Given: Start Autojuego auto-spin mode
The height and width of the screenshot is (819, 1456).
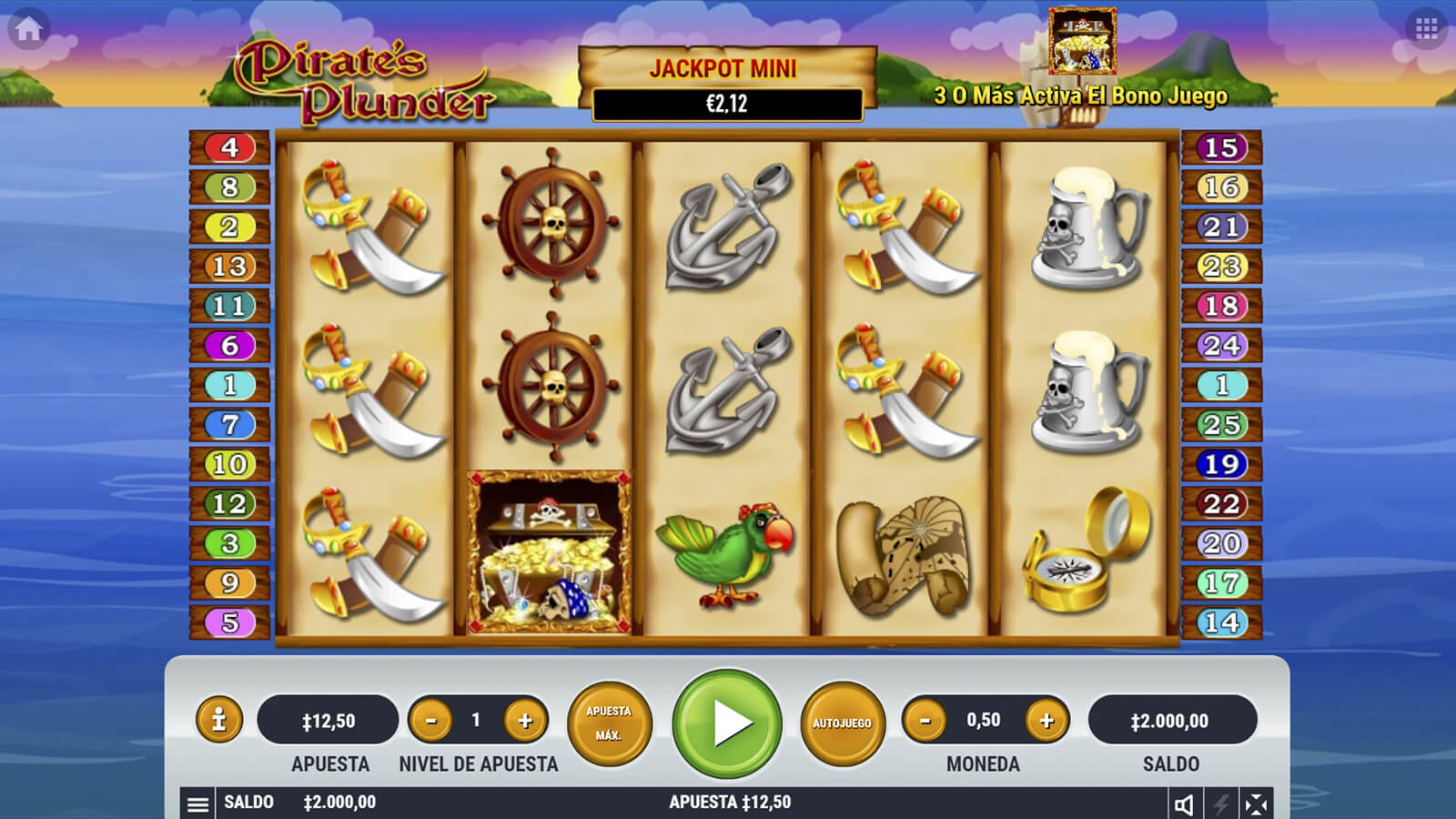Looking at the screenshot, I should click(842, 723).
